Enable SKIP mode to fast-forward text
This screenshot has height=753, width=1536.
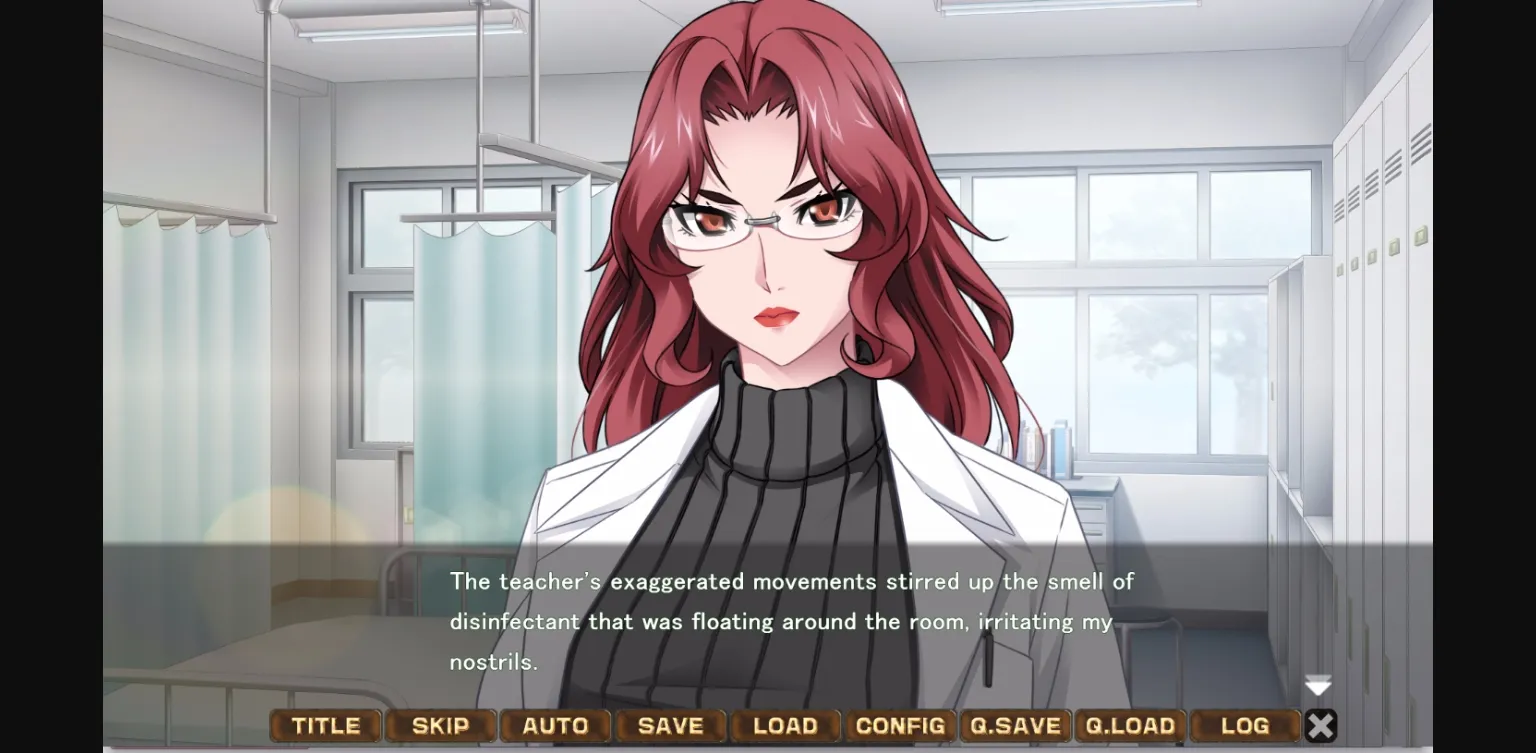tap(441, 726)
